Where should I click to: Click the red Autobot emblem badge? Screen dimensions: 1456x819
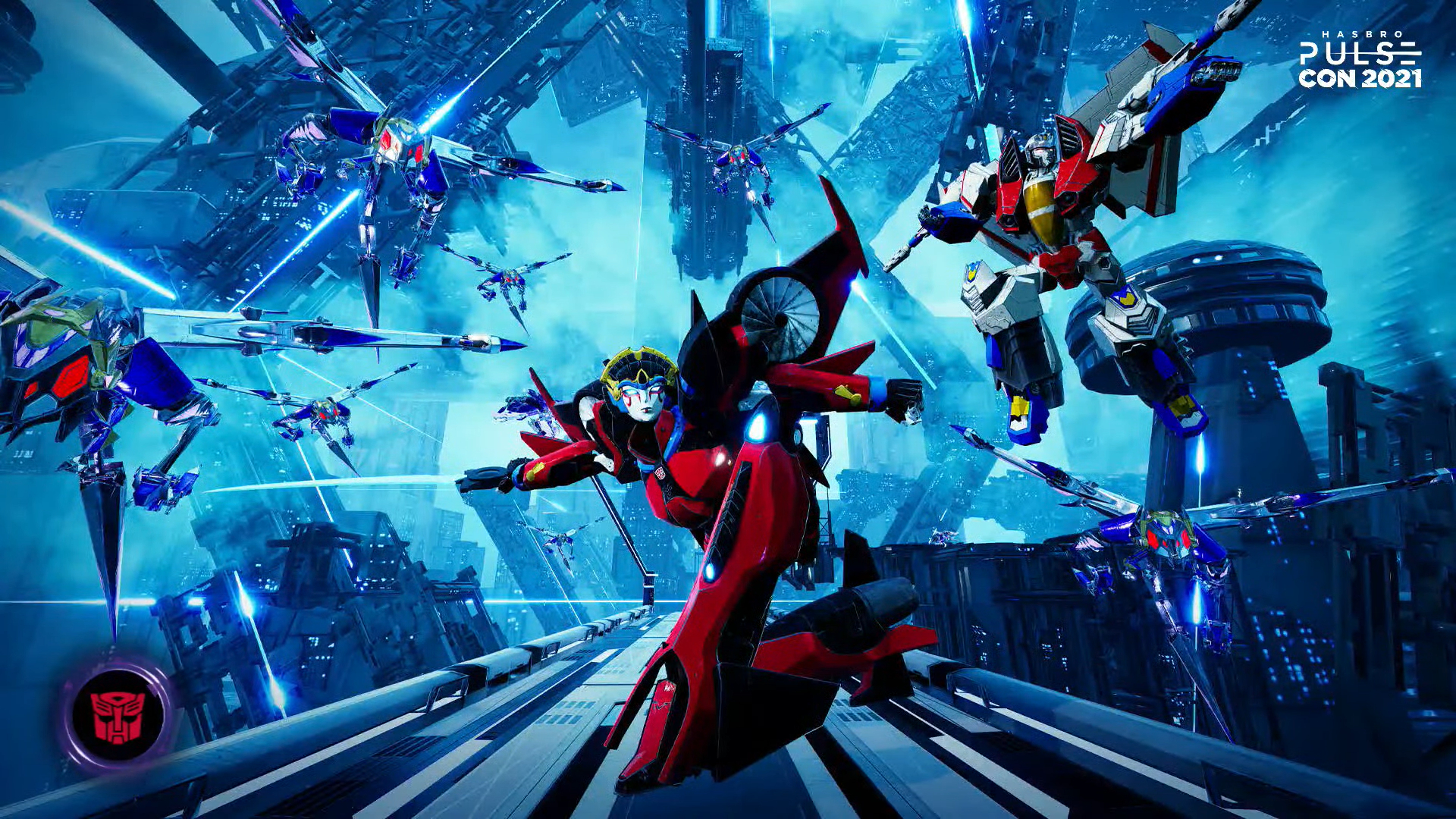118,714
